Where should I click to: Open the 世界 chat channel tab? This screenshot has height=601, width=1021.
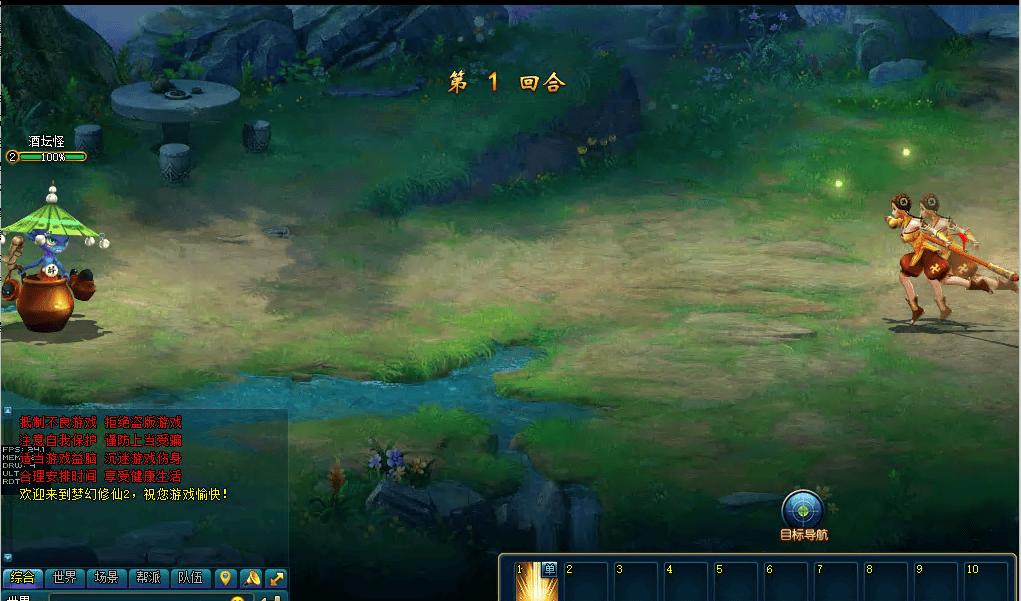coord(64,578)
